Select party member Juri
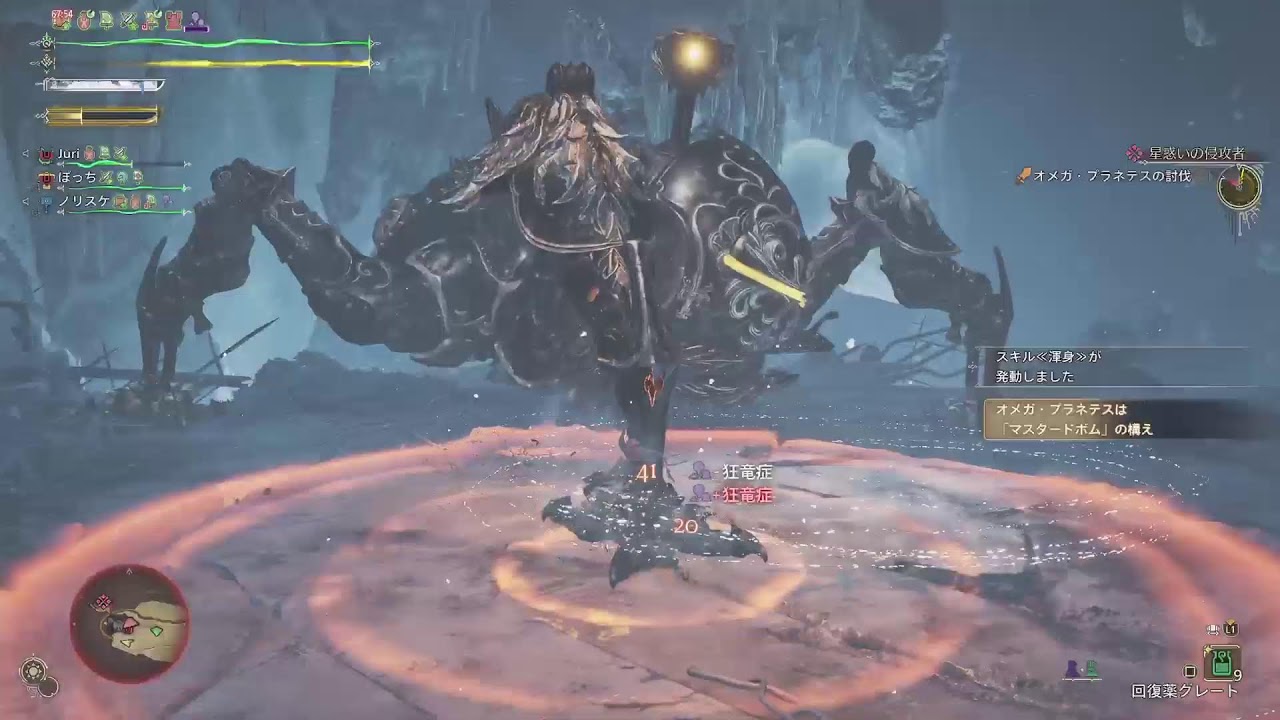Viewport: 1280px width, 720px height. [x=68, y=154]
